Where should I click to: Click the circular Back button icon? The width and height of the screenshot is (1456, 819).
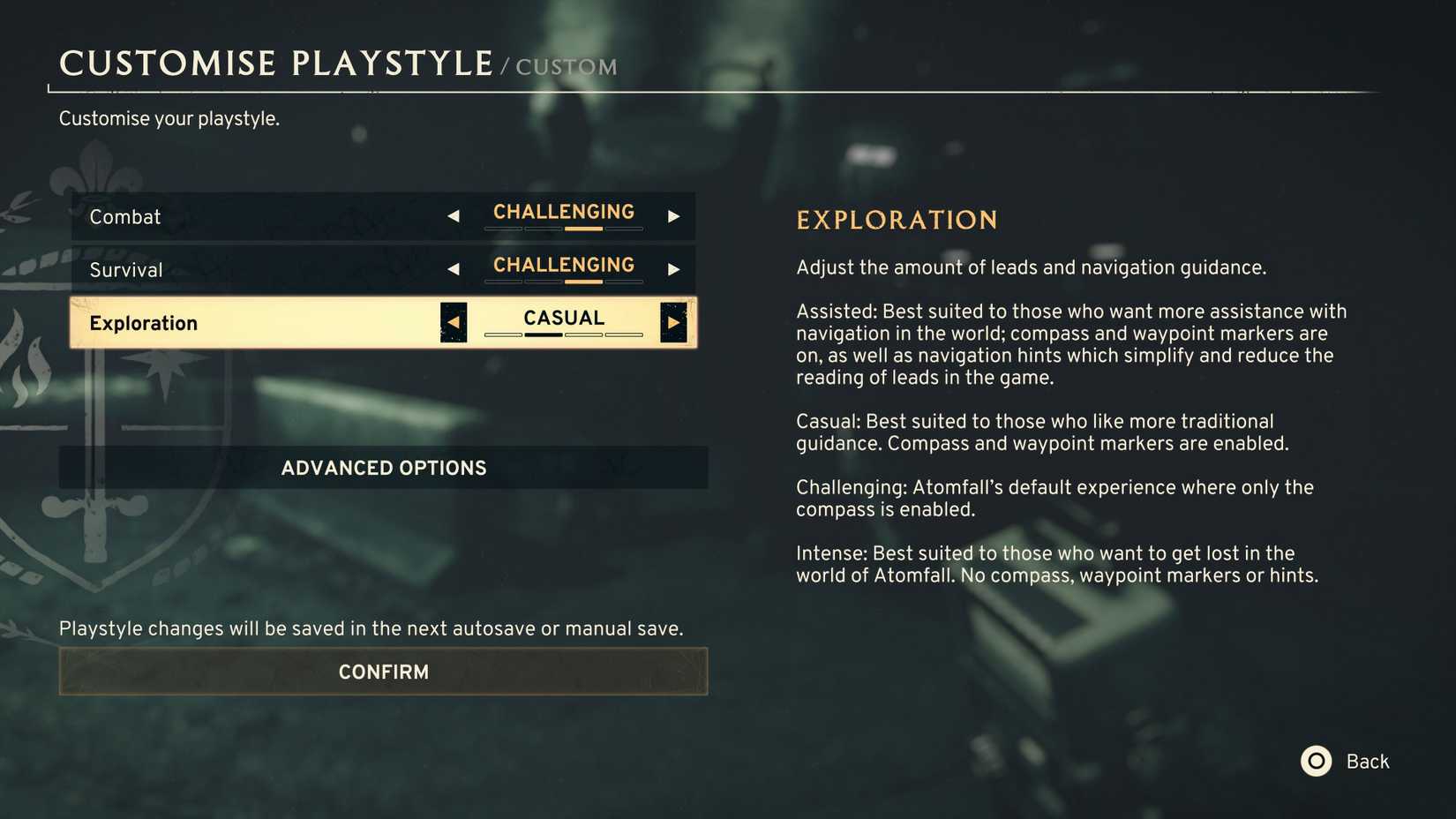pos(1316,761)
